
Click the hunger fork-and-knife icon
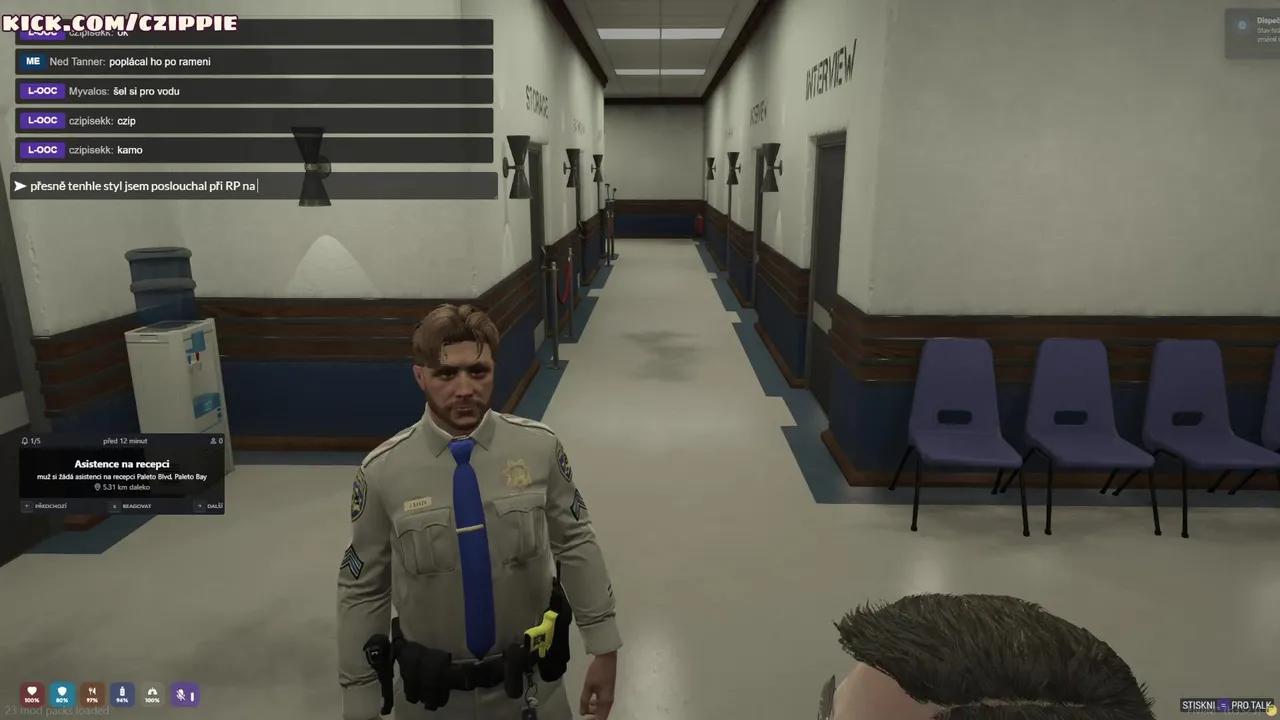(92, 691)
